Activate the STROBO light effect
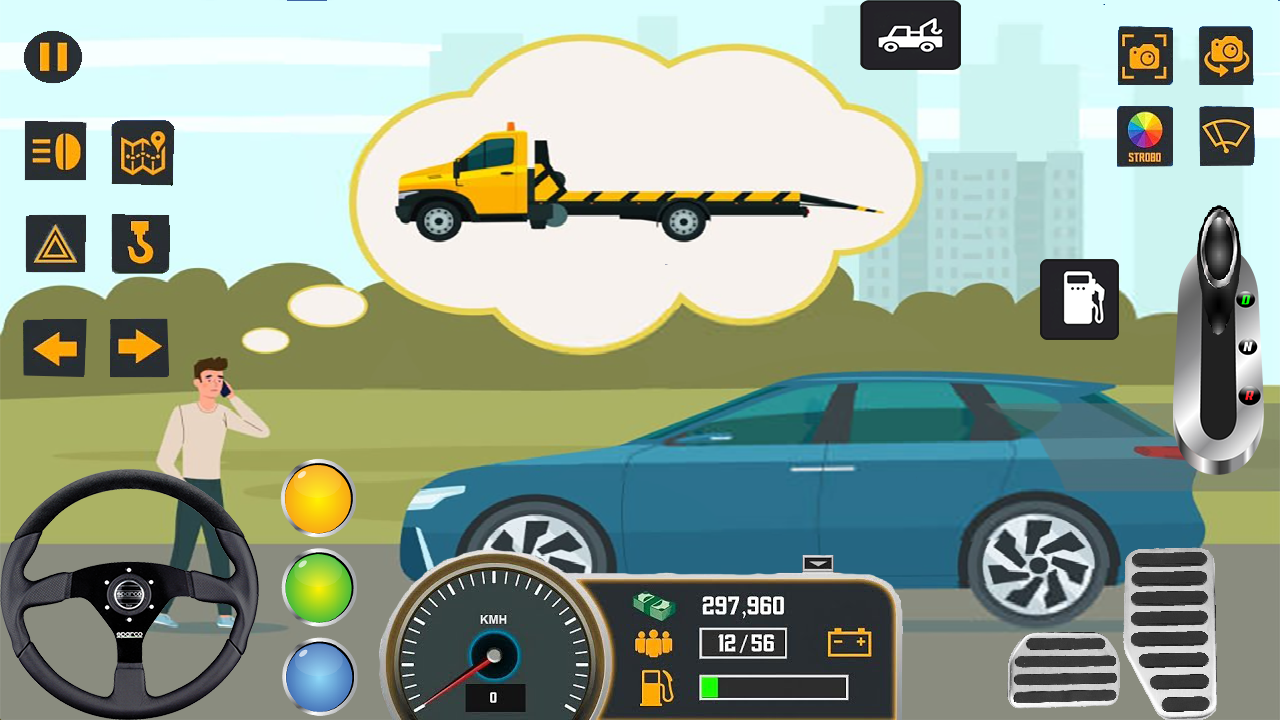The image size is (1280, 720). coord(1145,137)
